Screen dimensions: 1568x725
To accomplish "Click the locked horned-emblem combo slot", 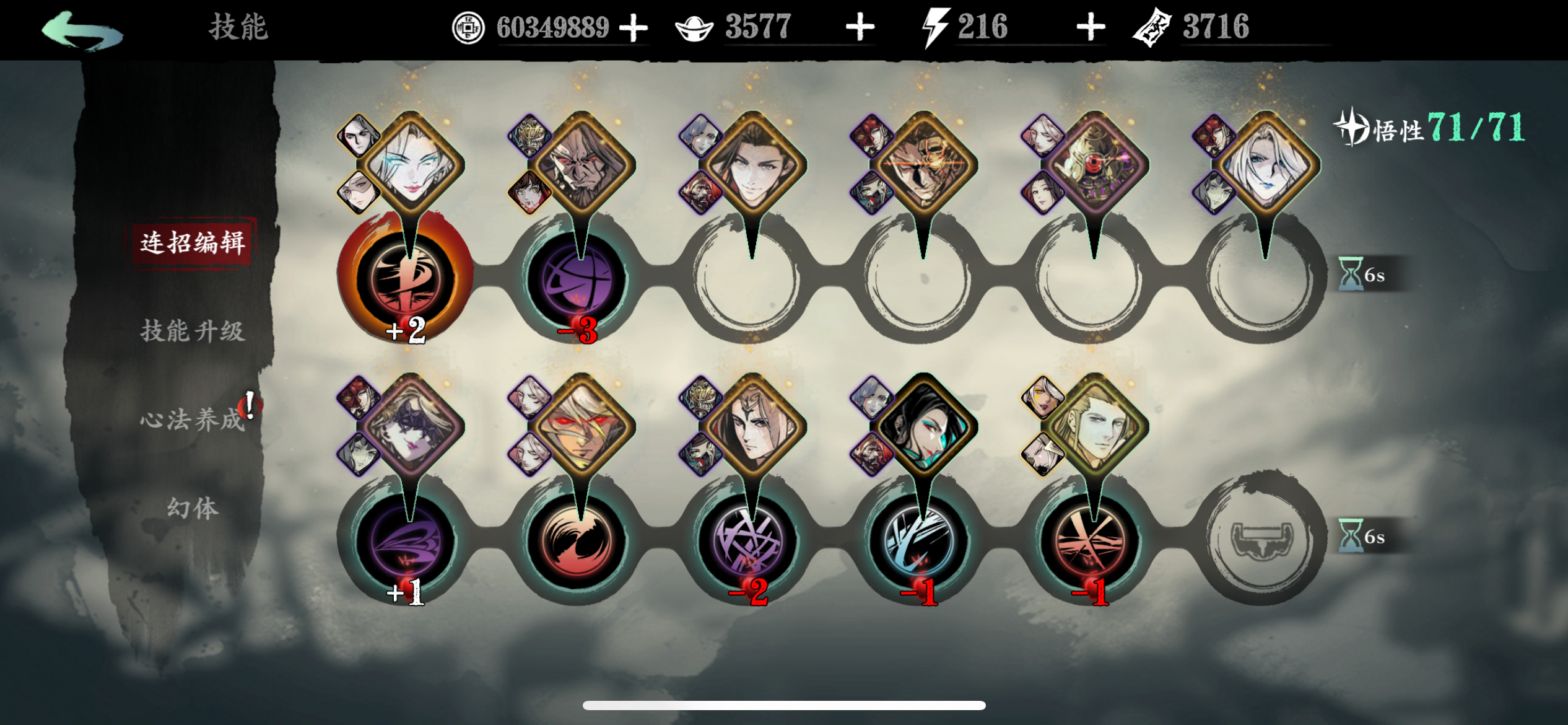I will 1262,538.
